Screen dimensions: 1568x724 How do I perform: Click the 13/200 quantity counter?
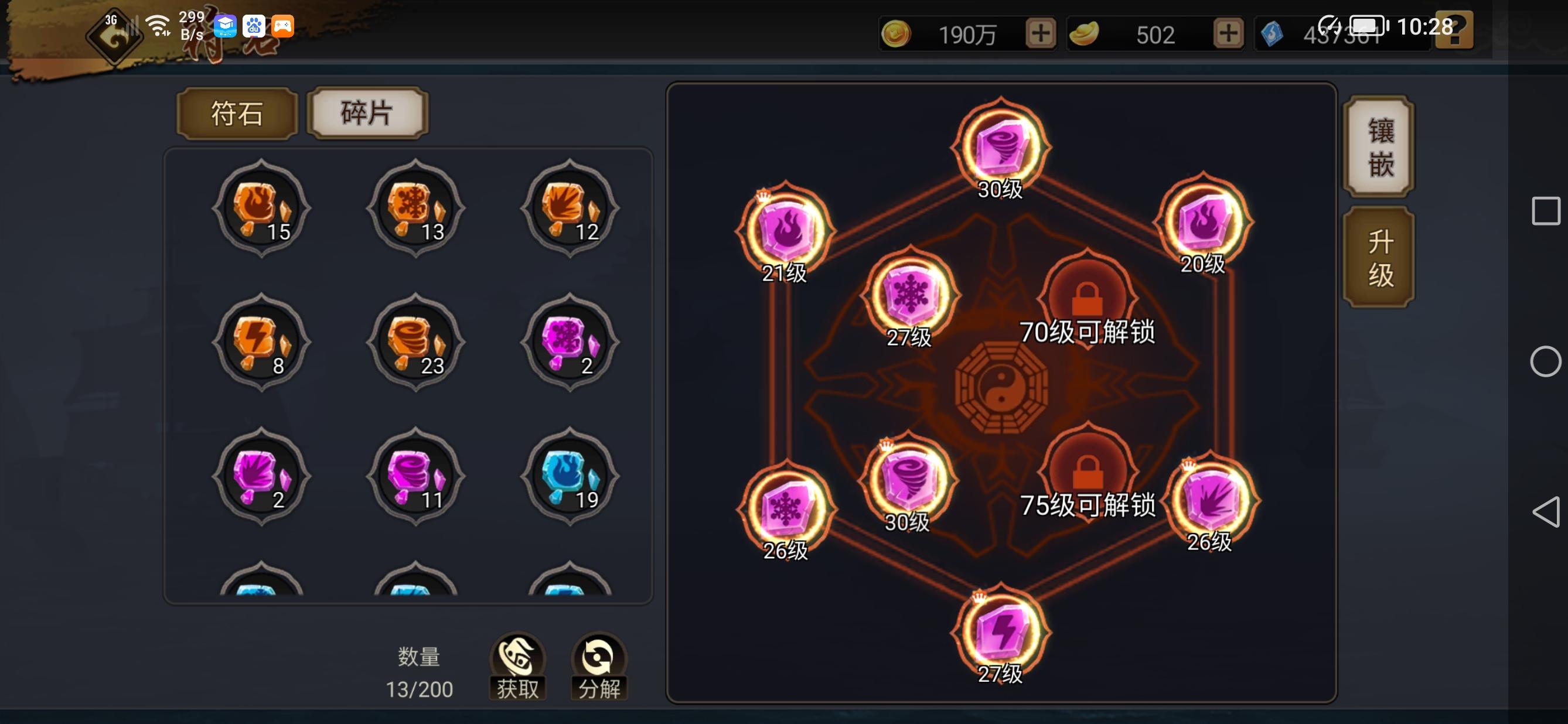click(419, 689)
